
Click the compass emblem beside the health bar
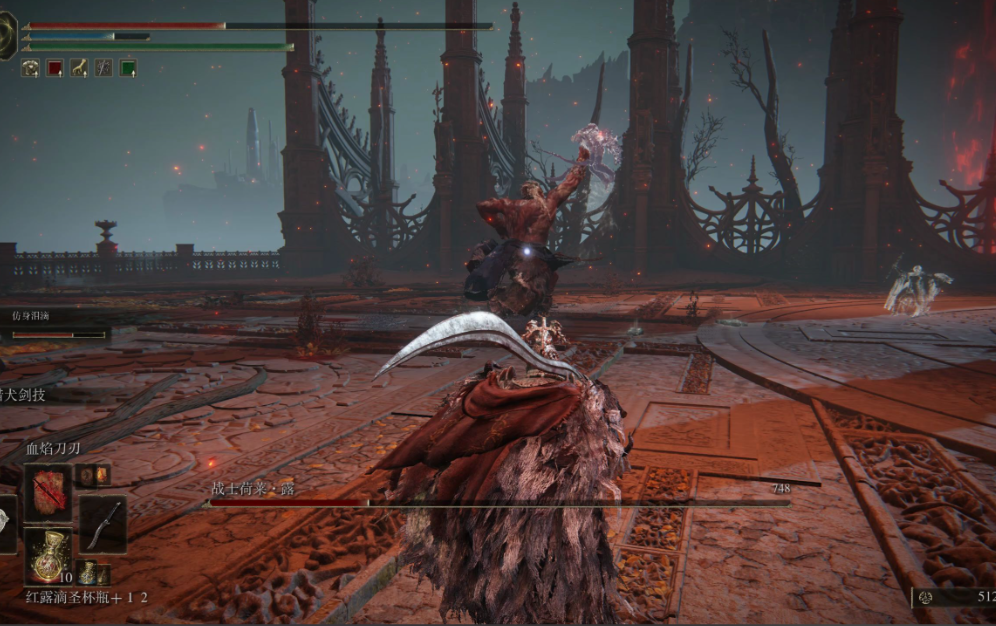point(7,37)
